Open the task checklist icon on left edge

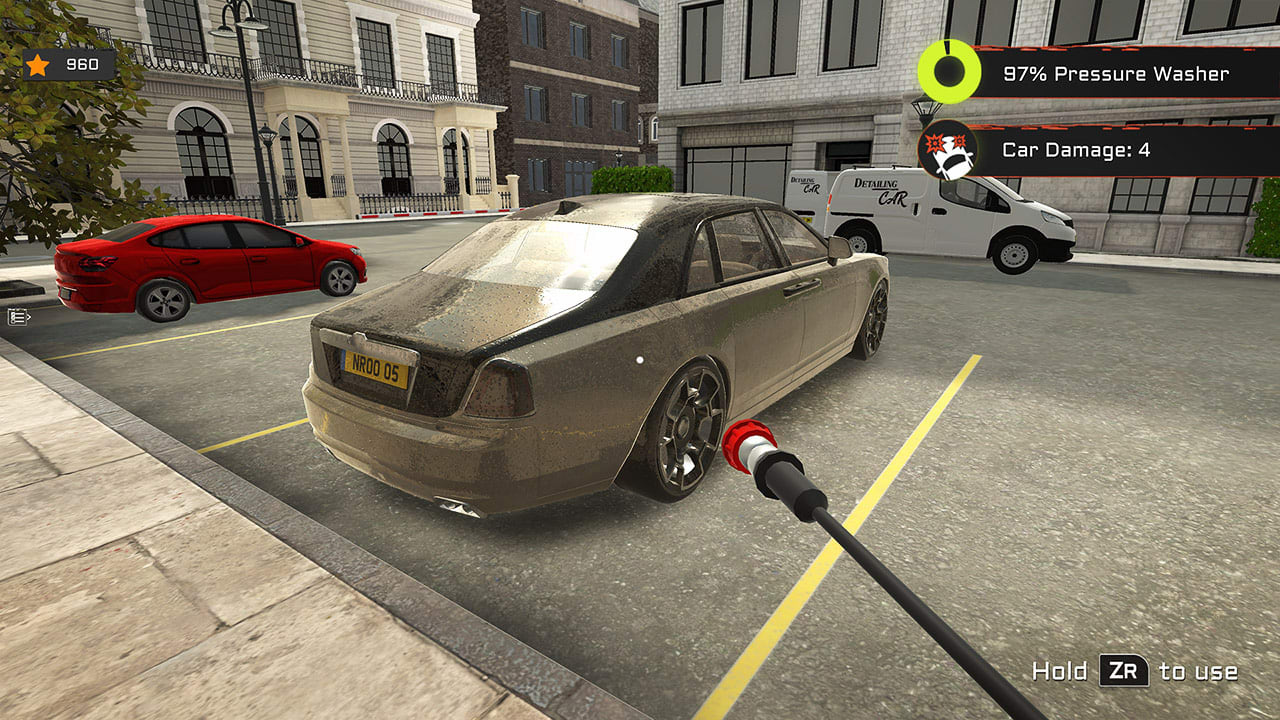[16, 316]
